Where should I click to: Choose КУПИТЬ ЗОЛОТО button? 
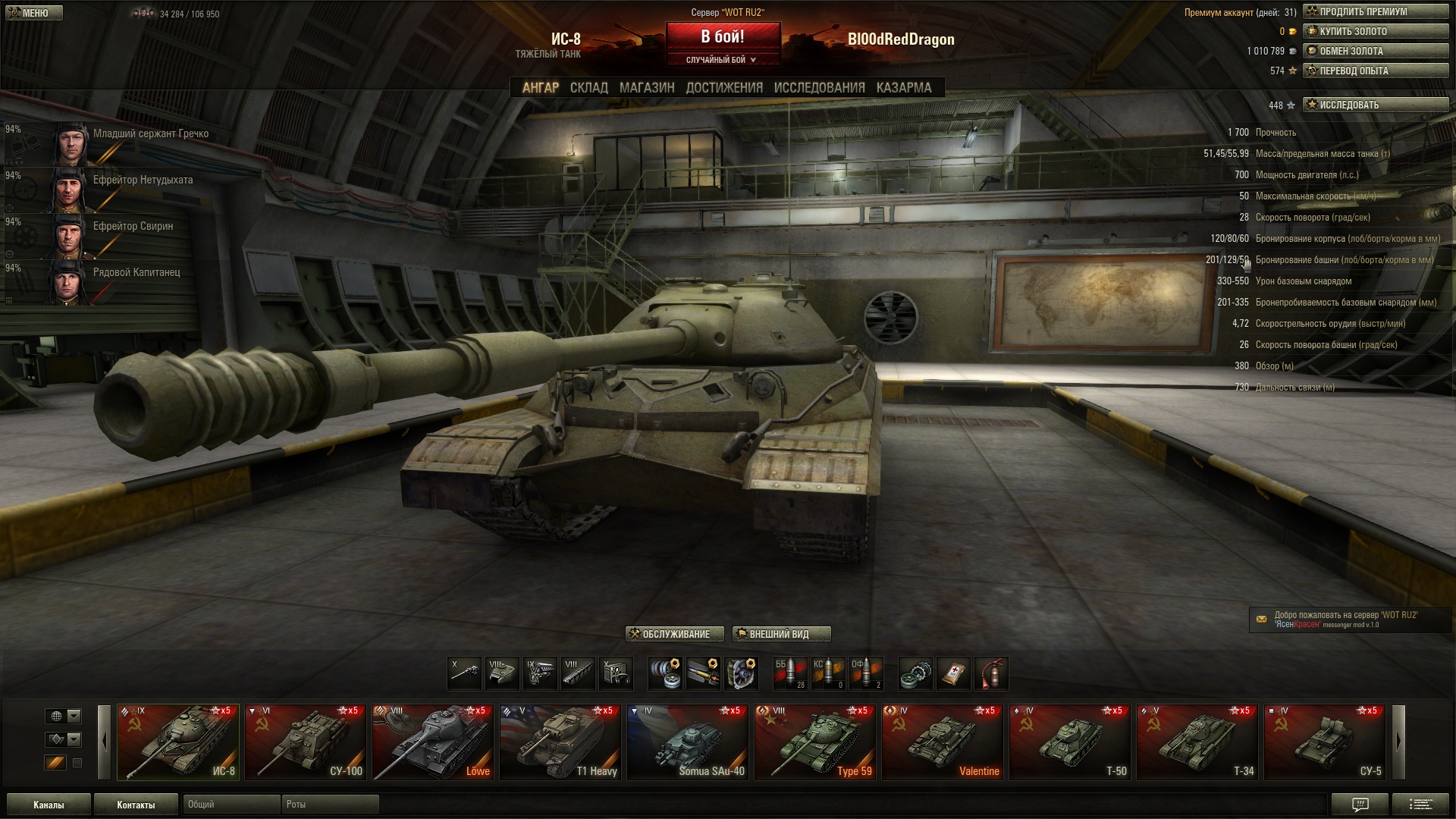tap(1375, 32)
